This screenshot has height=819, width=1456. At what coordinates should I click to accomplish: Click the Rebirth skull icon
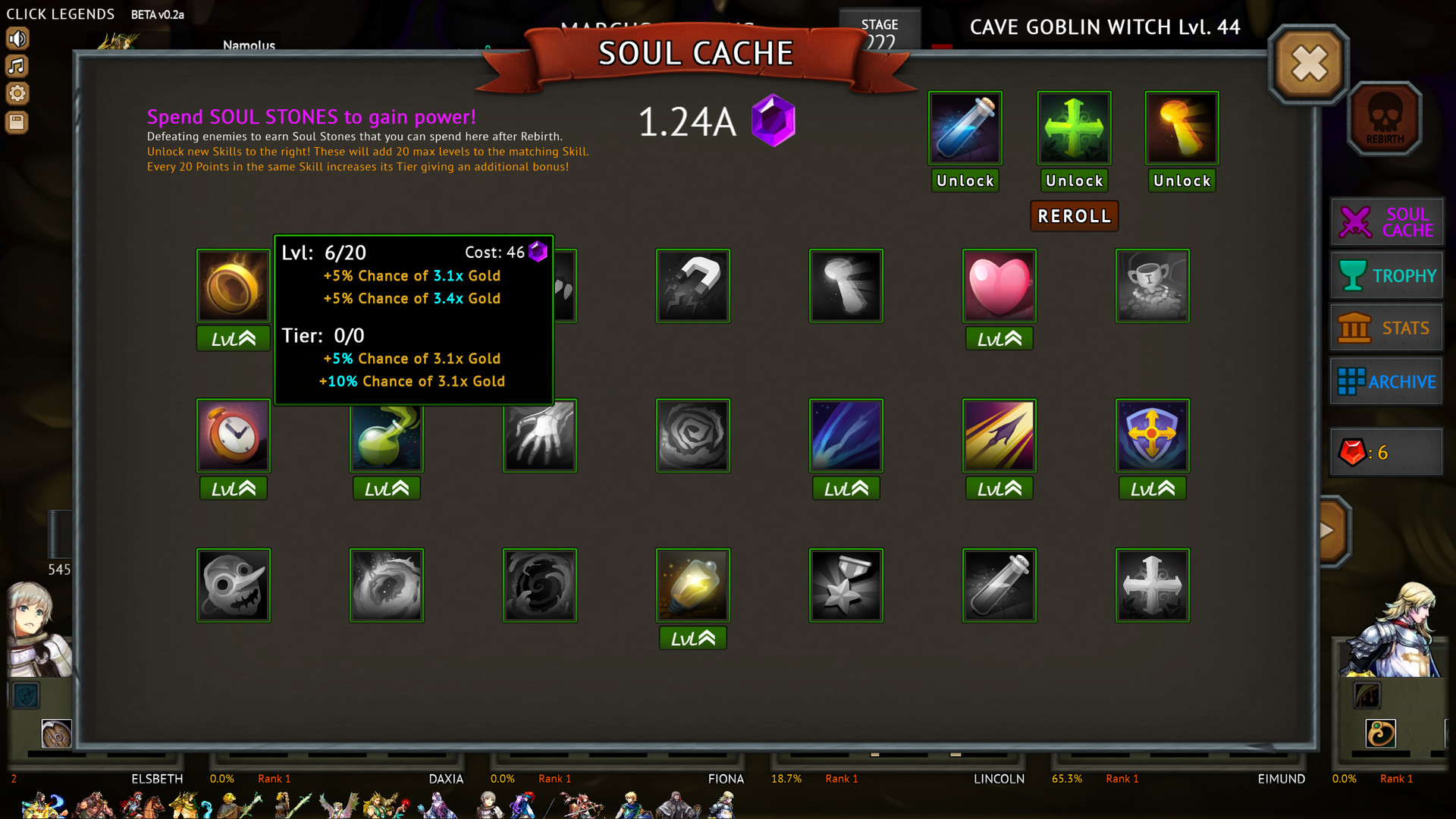pyautogui.click(x=1385, y=118)
